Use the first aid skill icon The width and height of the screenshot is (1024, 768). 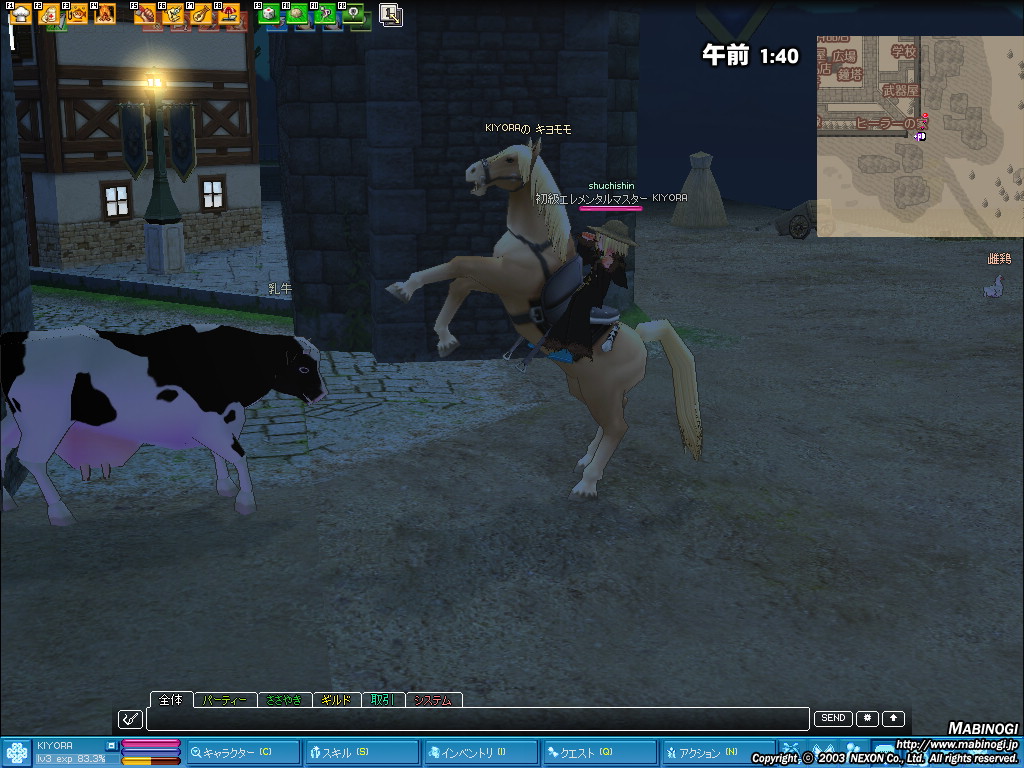coord(49,15)
